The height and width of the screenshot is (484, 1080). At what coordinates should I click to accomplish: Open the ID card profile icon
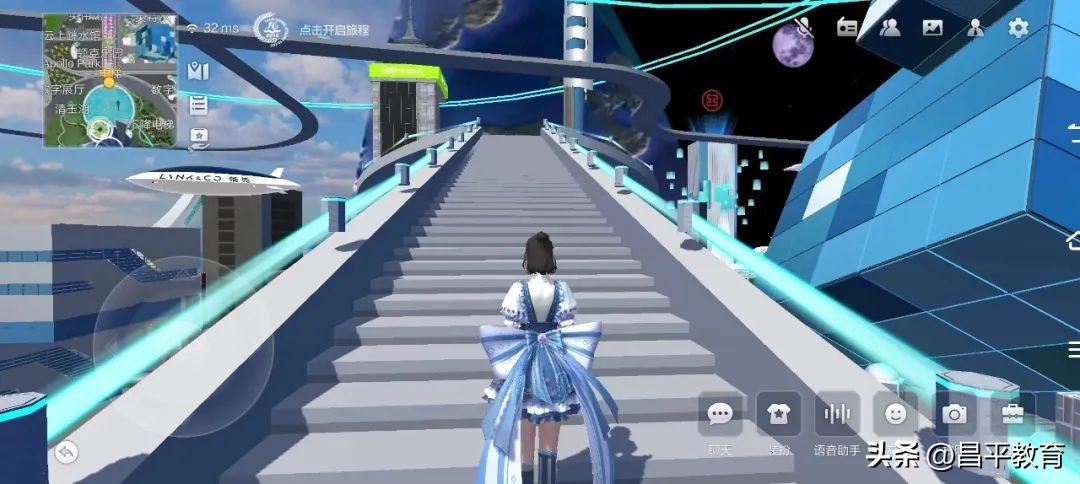[x=846, y=28]
